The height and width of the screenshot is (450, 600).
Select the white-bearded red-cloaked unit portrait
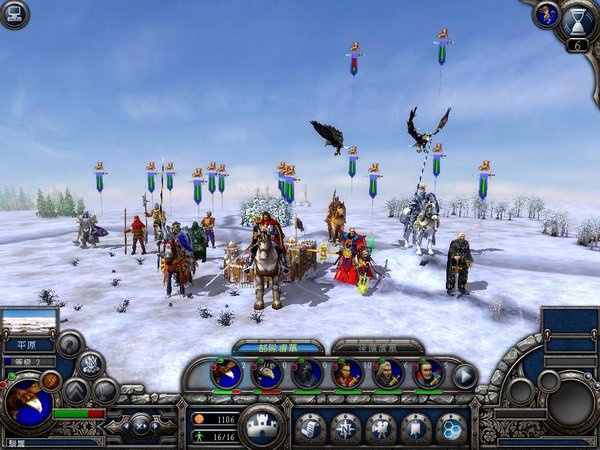point(427,375)
